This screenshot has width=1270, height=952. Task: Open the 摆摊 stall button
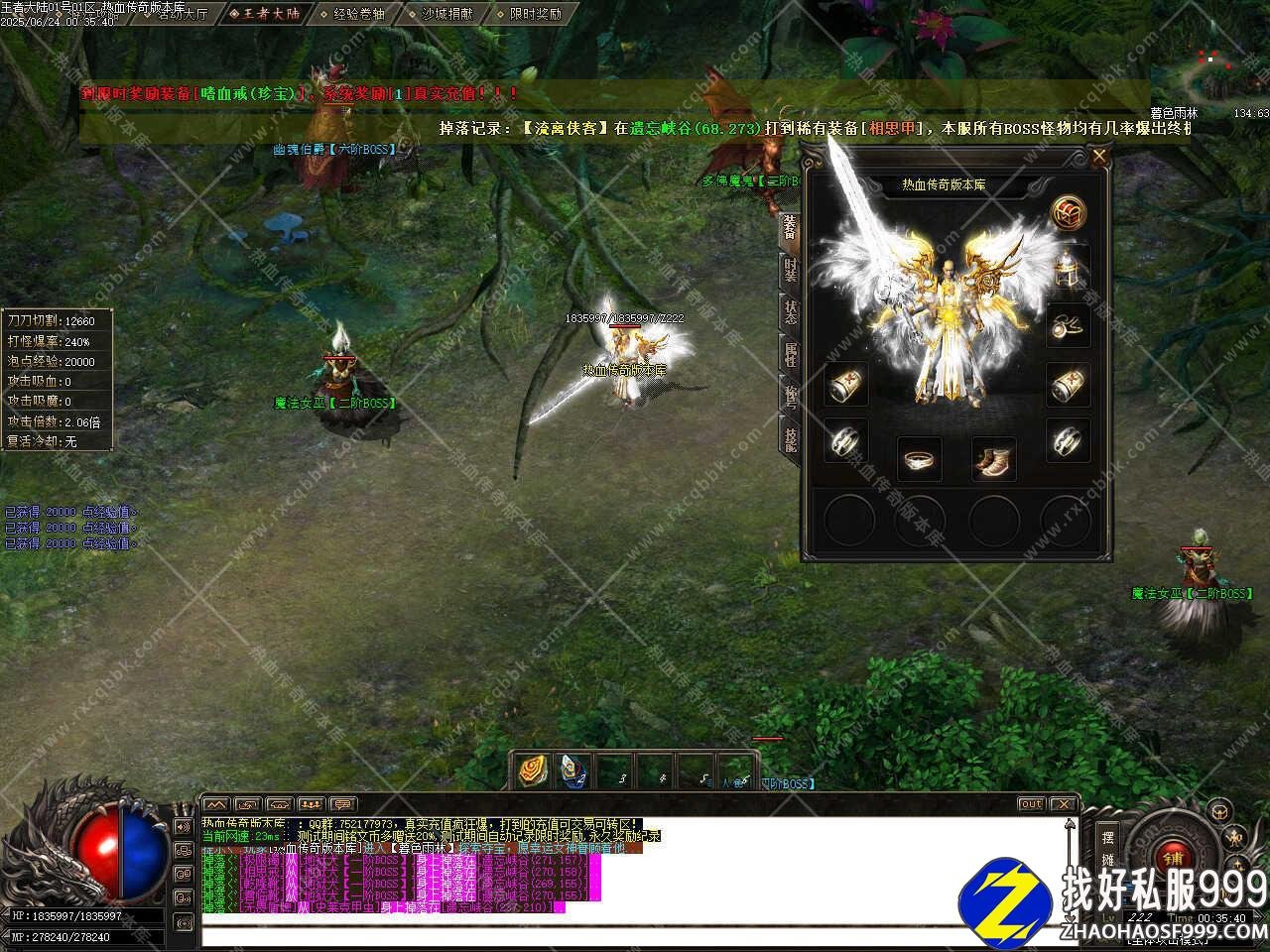1108,848
